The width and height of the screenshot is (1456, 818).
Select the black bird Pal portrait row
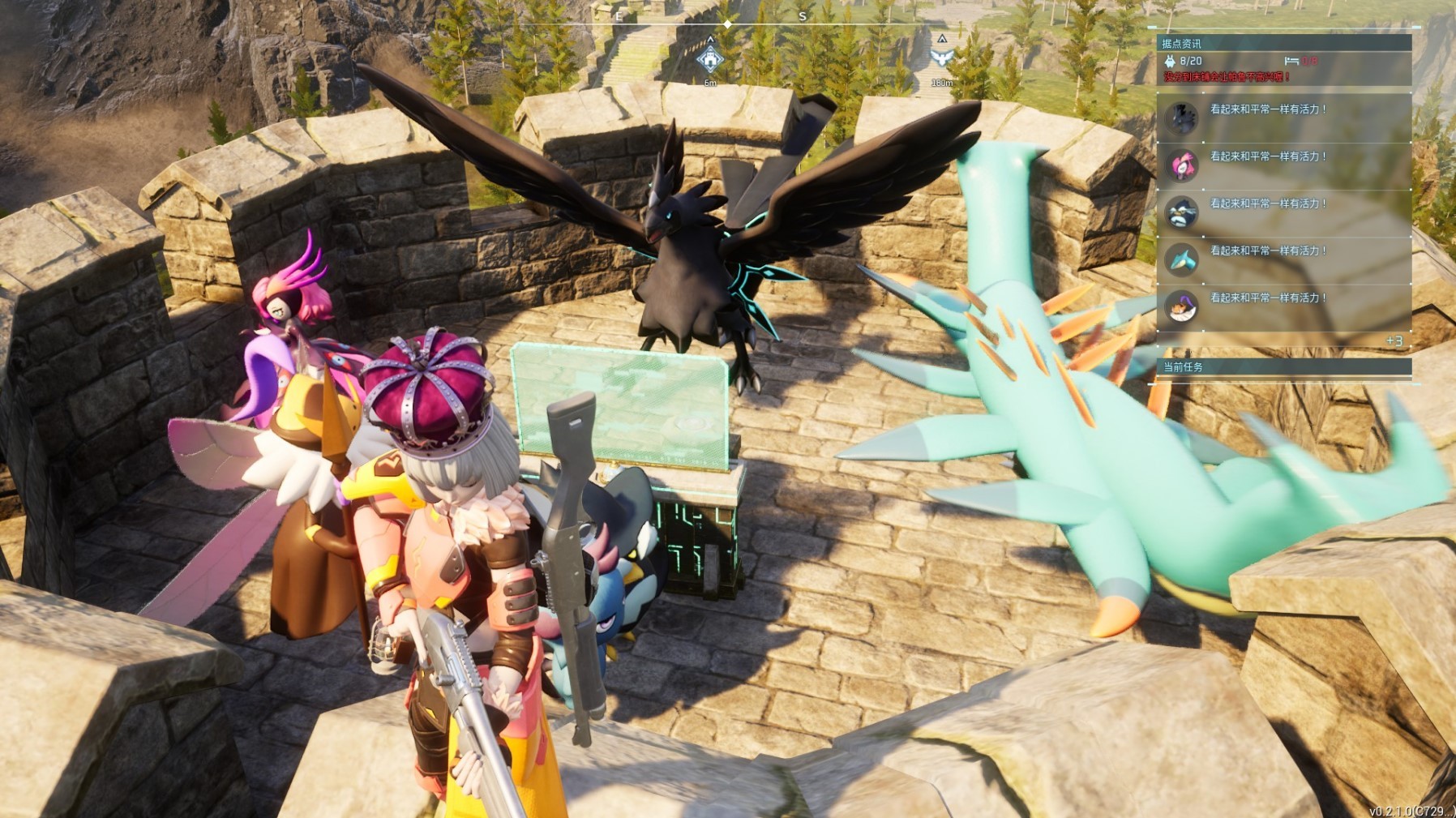pyautogui.click(x=1181, y=118)
